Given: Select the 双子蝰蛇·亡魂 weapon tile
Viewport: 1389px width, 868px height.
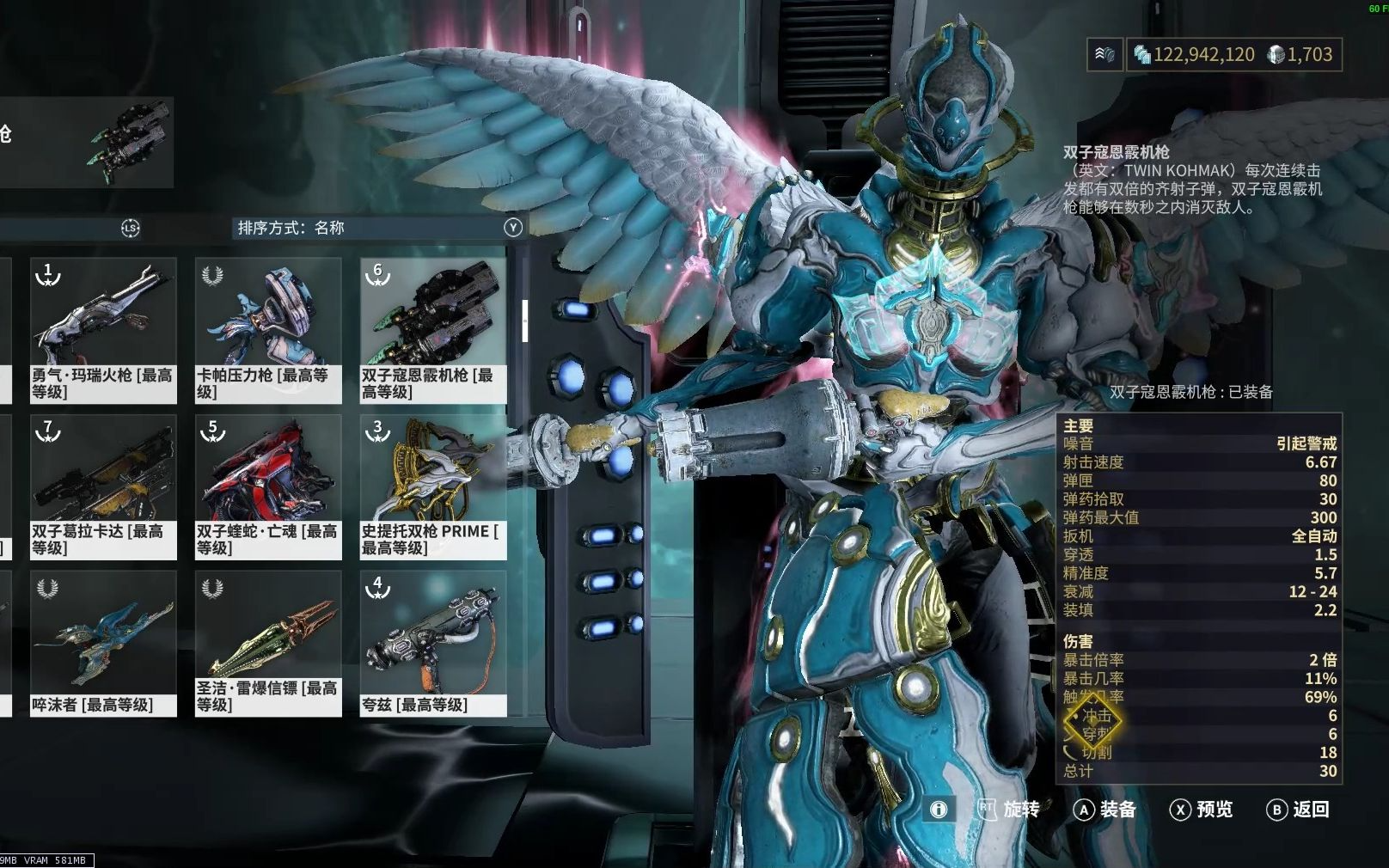Looking at the screenshot, I should click(x=268, y=486).
